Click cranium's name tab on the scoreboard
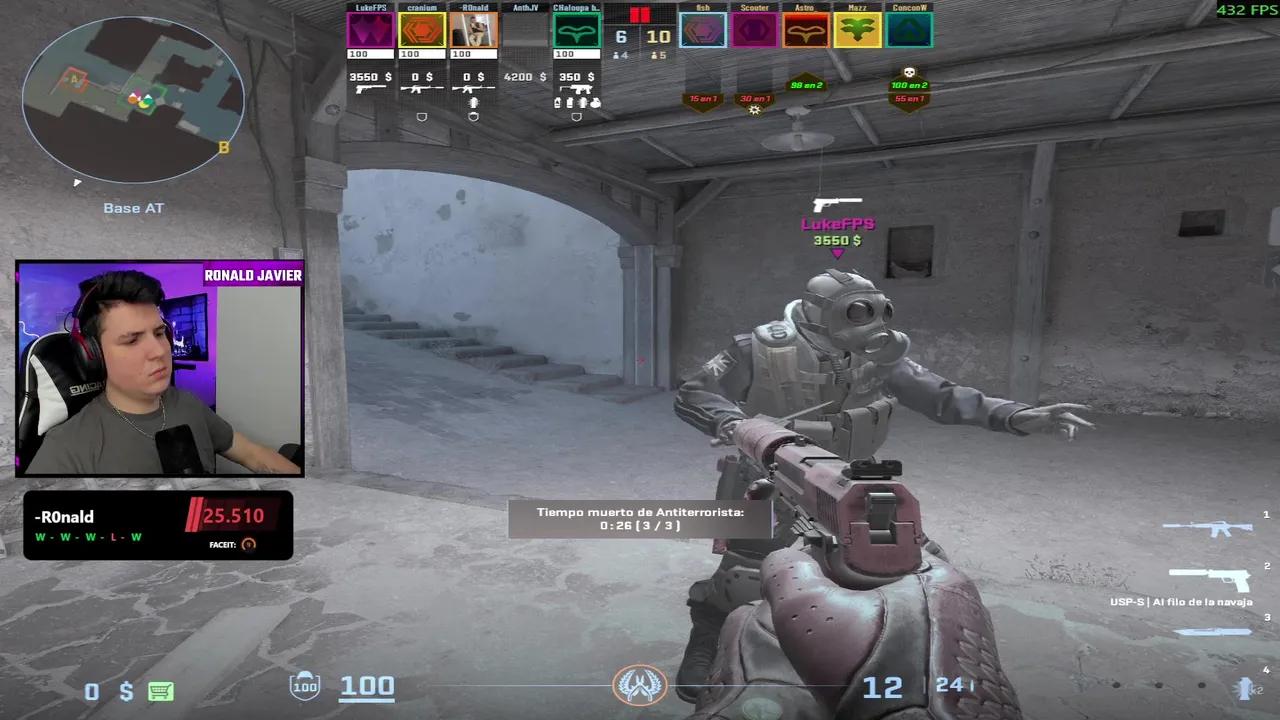 421,8
